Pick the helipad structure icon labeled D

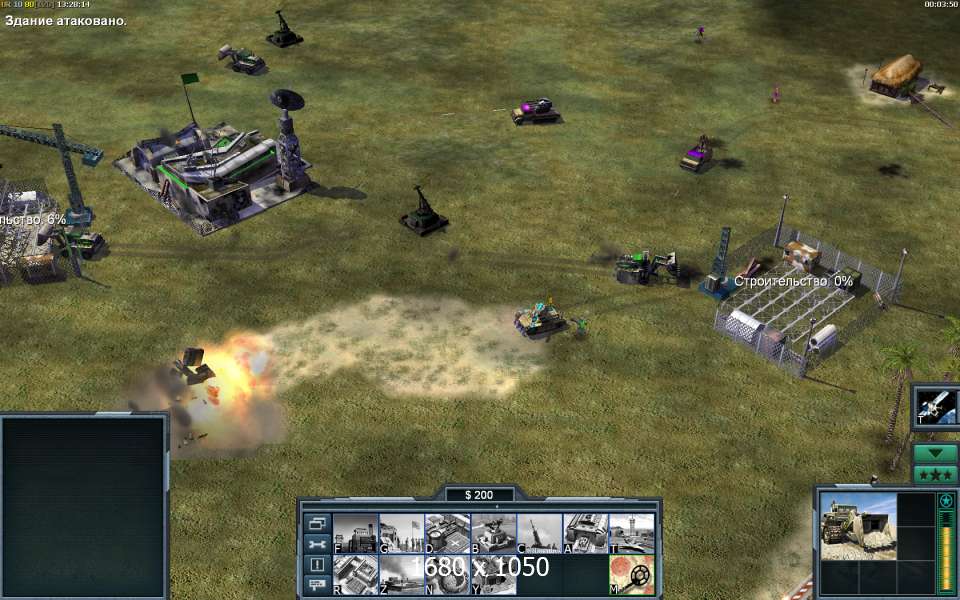coord(447,533)
